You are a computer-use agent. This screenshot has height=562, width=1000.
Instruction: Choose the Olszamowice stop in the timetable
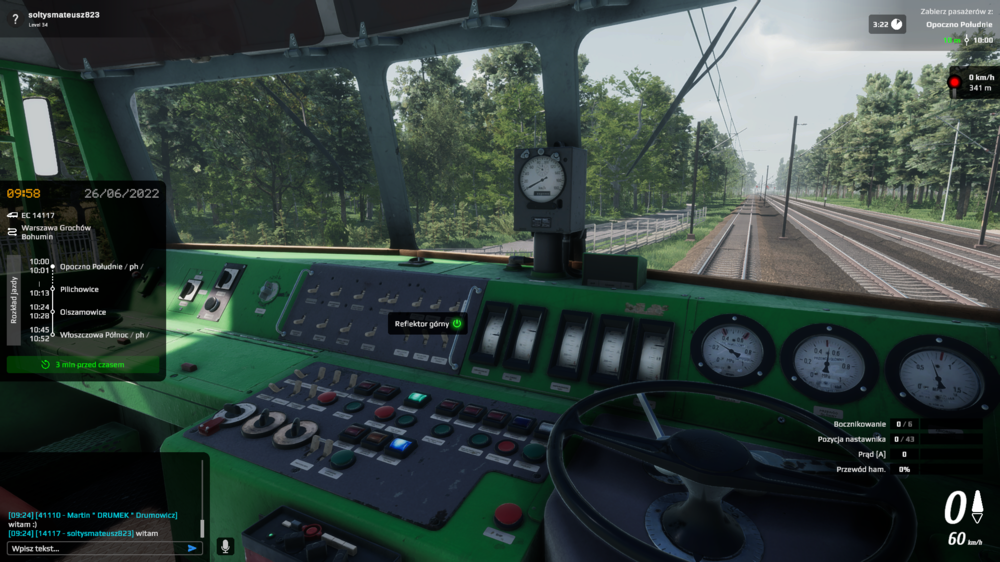(x=83, y=312)
